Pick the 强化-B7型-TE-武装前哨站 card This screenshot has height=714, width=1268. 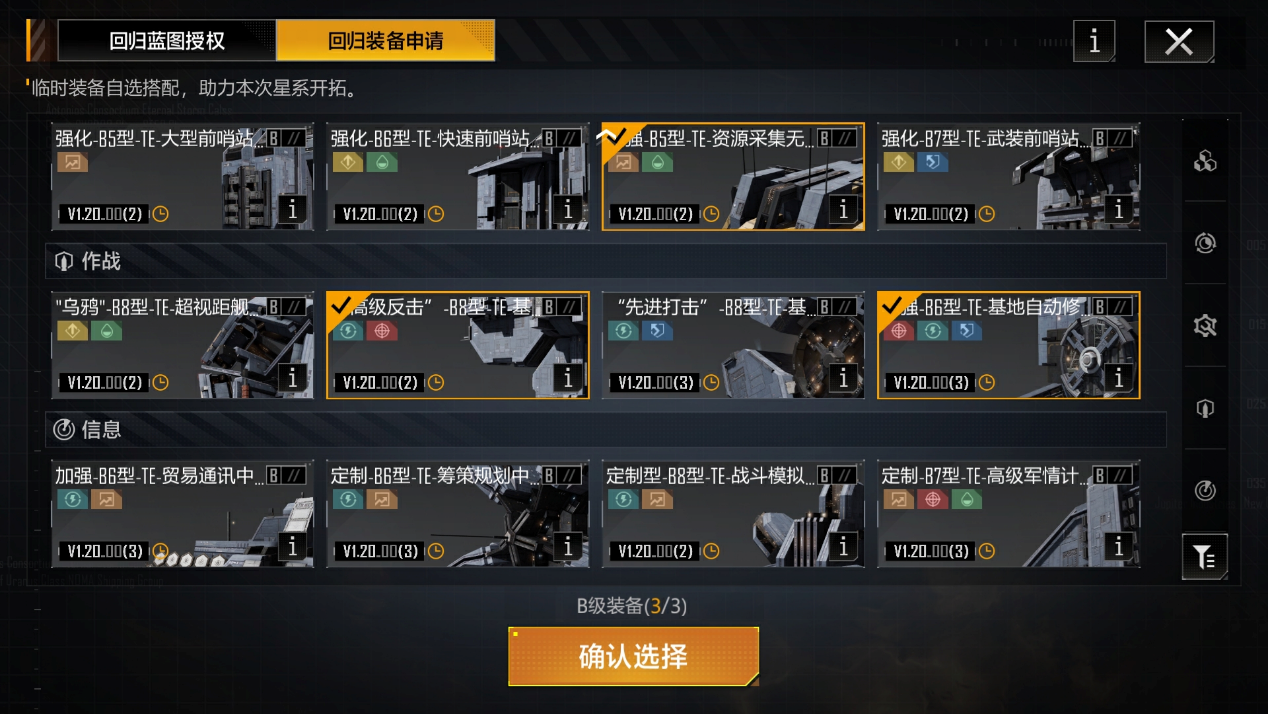pos(985,177)
